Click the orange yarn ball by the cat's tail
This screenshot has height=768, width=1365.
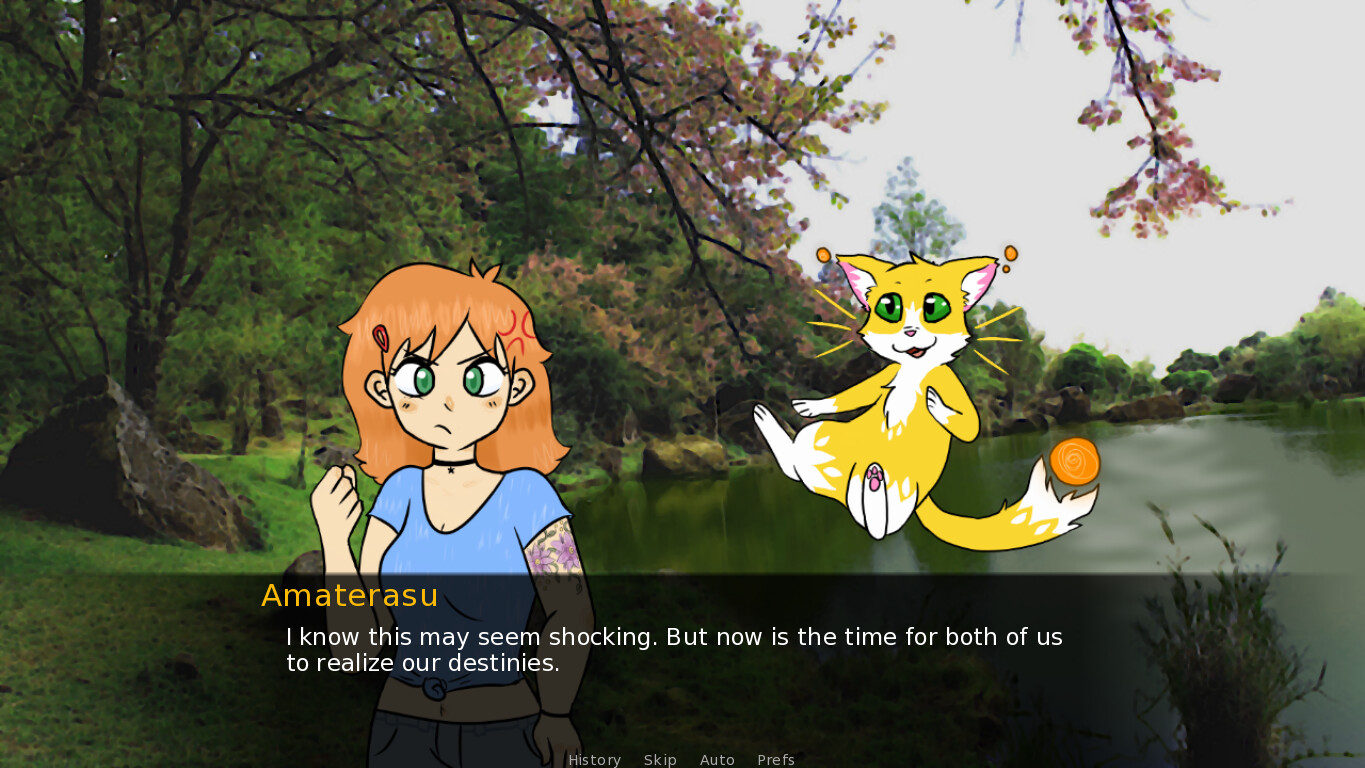1075,463
